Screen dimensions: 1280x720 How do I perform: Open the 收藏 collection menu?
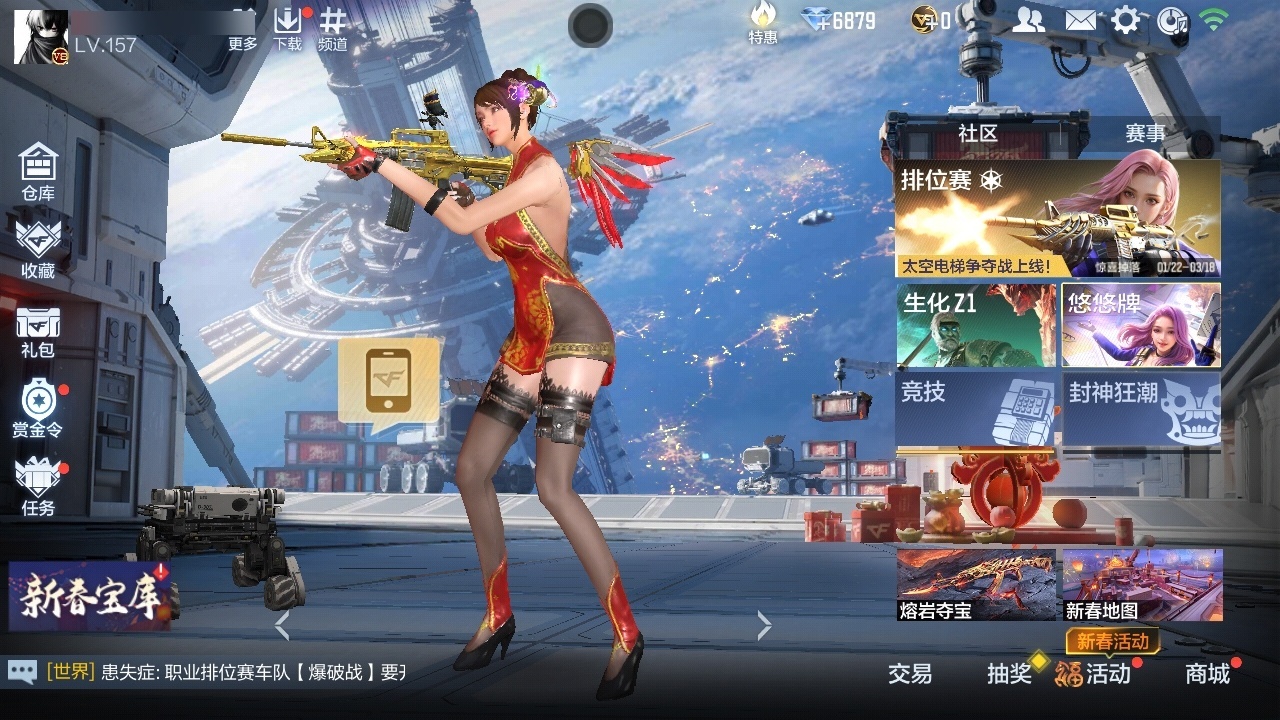tap(38, 248)
